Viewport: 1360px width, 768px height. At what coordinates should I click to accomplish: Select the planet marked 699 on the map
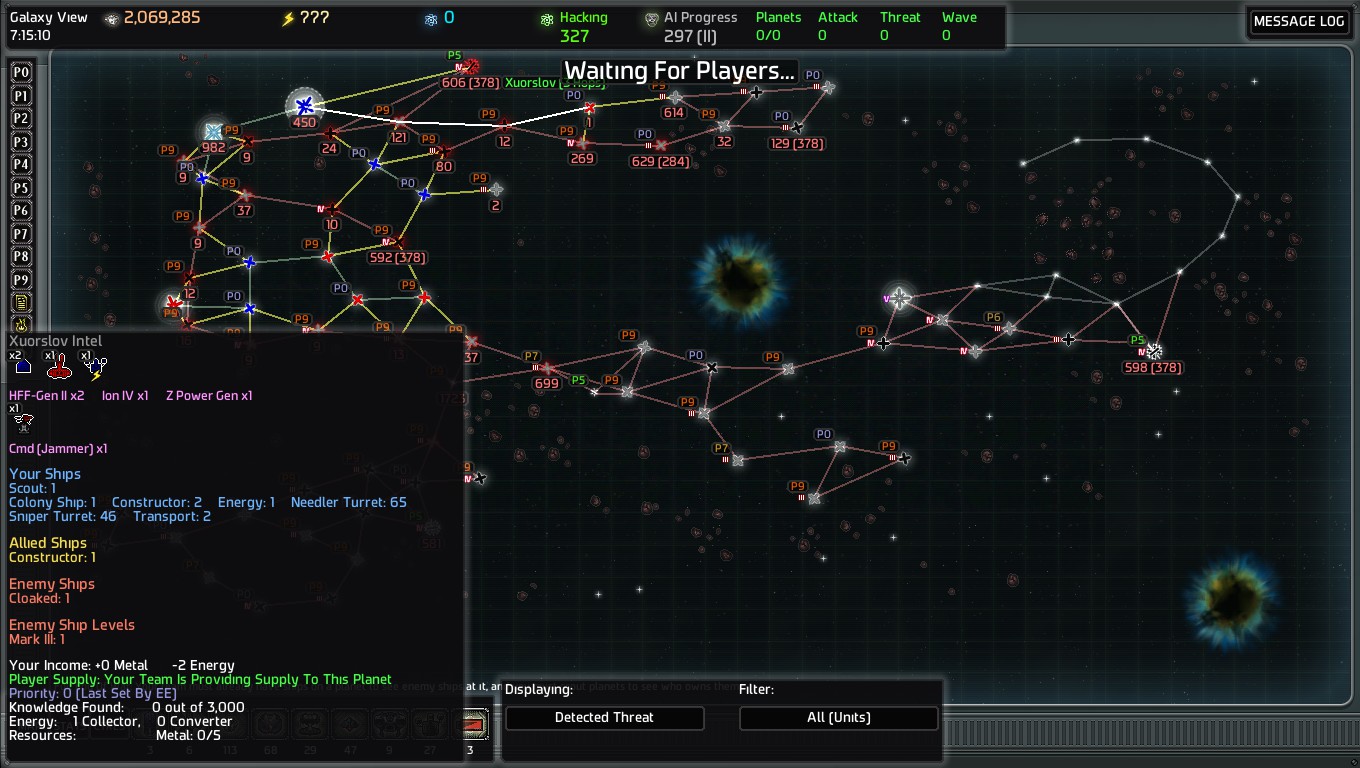(x=547, y=368)
